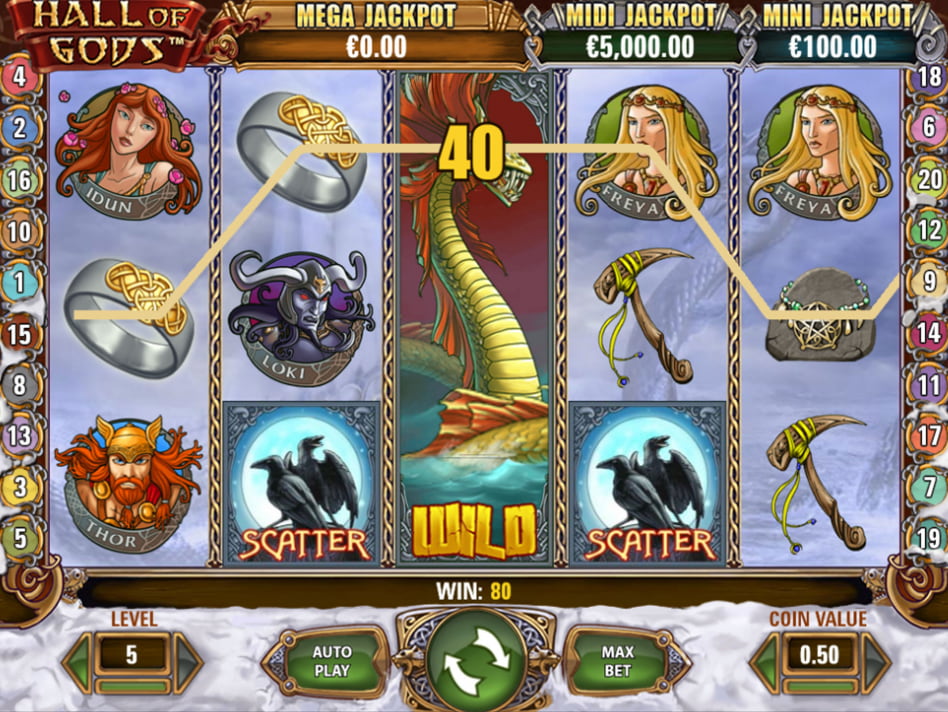Show payline number 14 marker
The height and width of the screenshot is (712, 948).
(928, 333)
